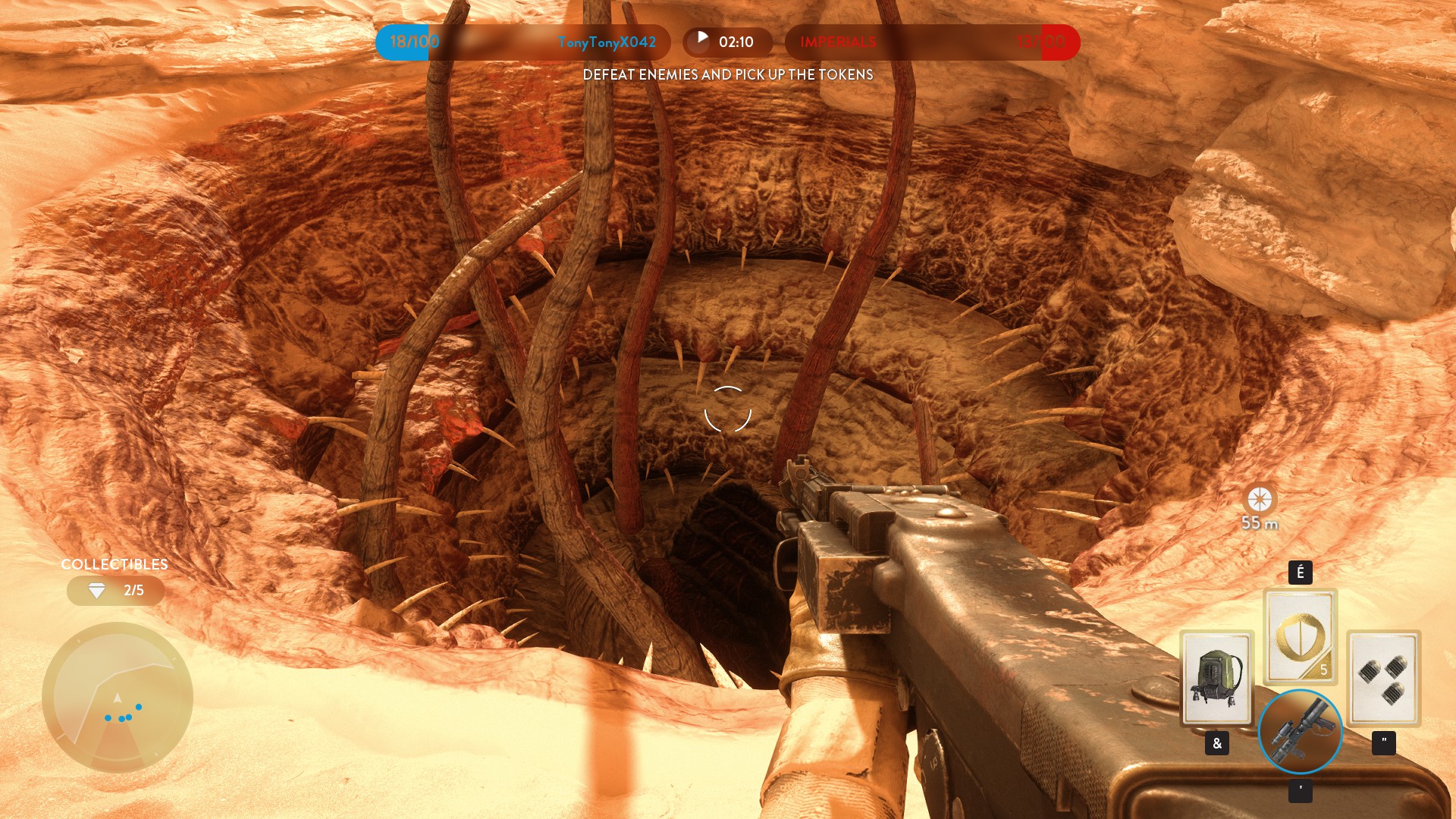Choose the grenade cluster star card
The width and height of the screenshot is (1456, 819).
click(1383, 678)
